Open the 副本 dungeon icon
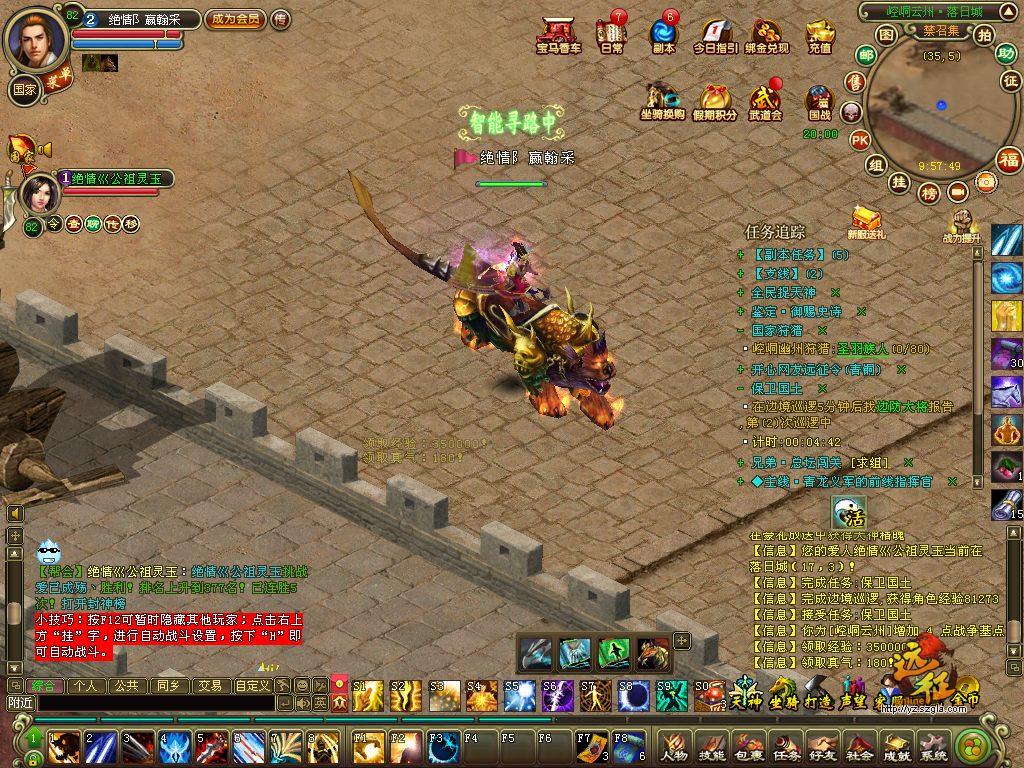This screenshot has width=1024, height=768. pos(663,35)
